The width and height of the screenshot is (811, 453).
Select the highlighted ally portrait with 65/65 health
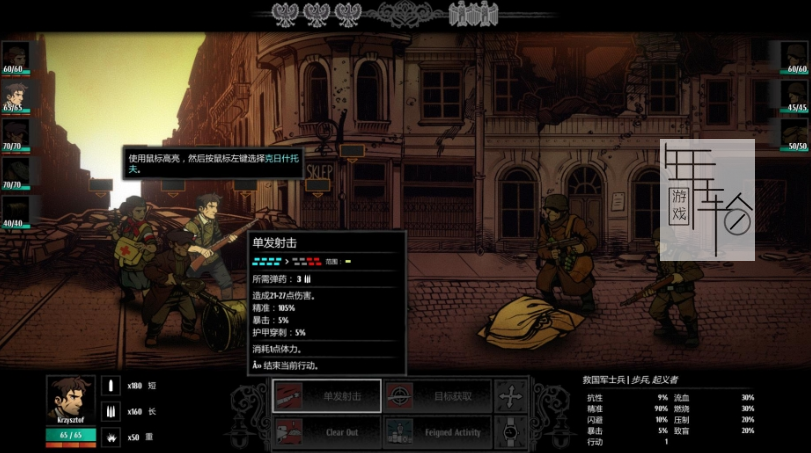point(14,93)
